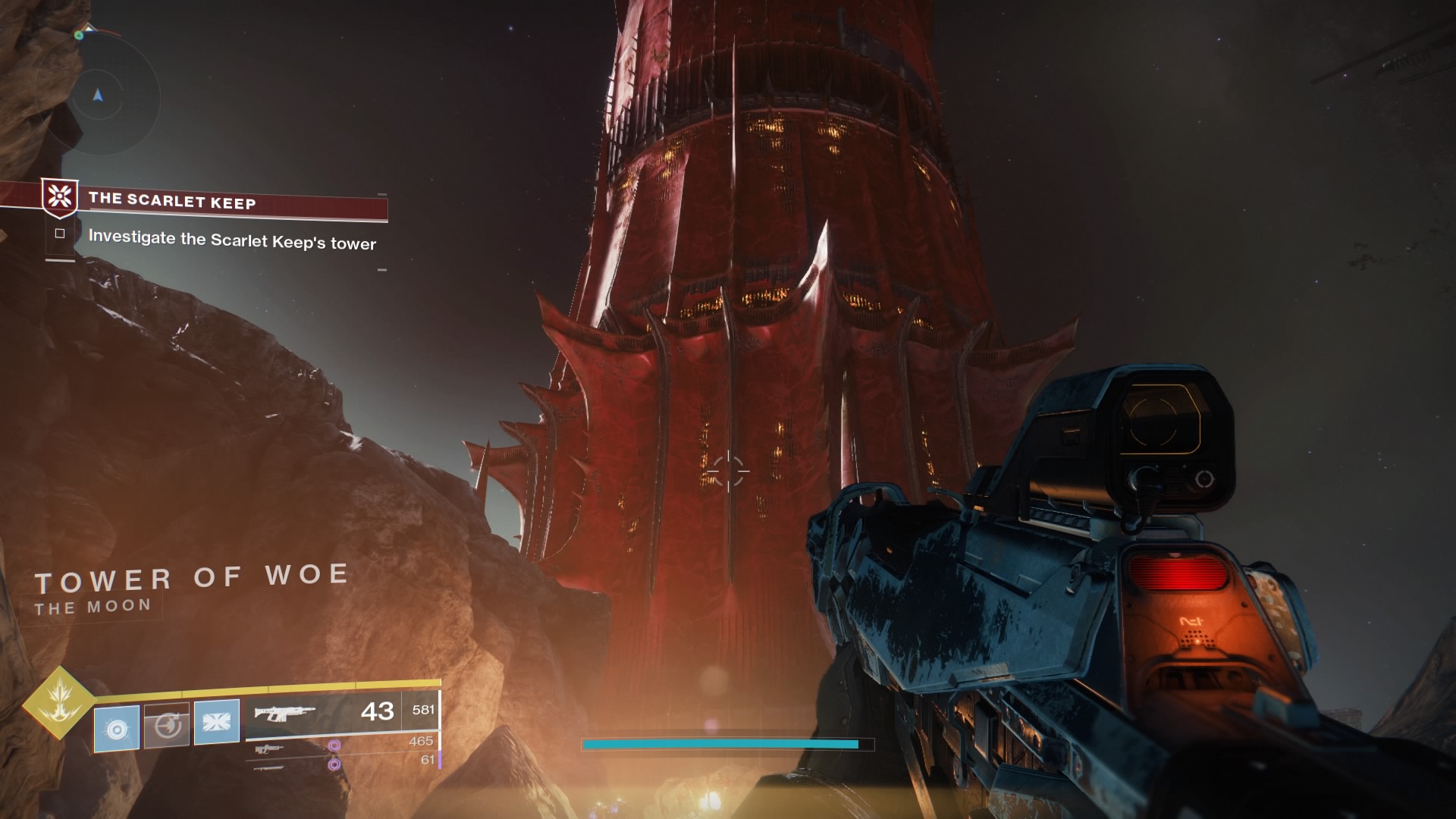Click the purple special ammo indicator

click(334, 747)
